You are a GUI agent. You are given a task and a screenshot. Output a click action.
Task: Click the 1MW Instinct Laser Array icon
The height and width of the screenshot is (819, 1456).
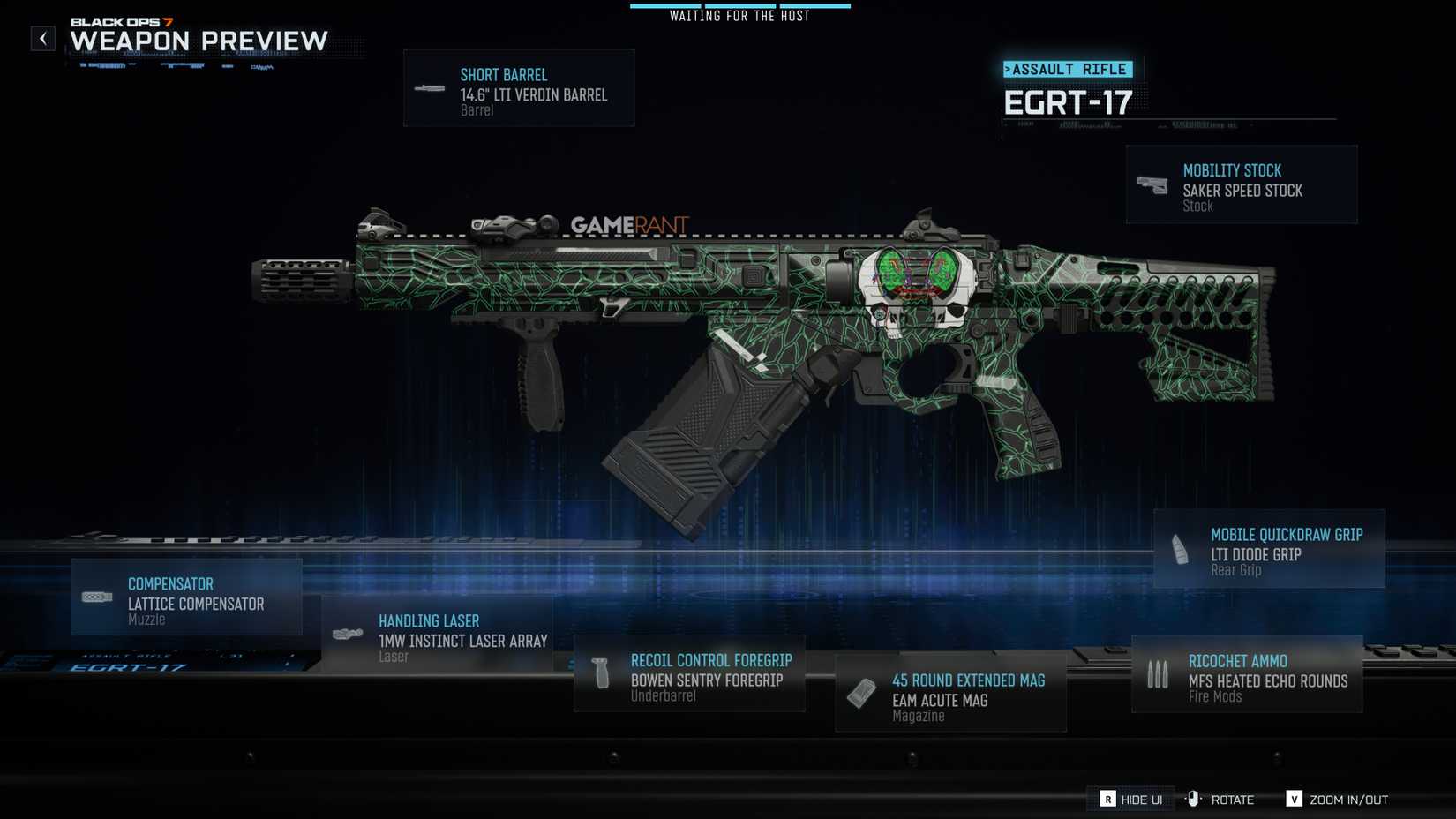346,634
